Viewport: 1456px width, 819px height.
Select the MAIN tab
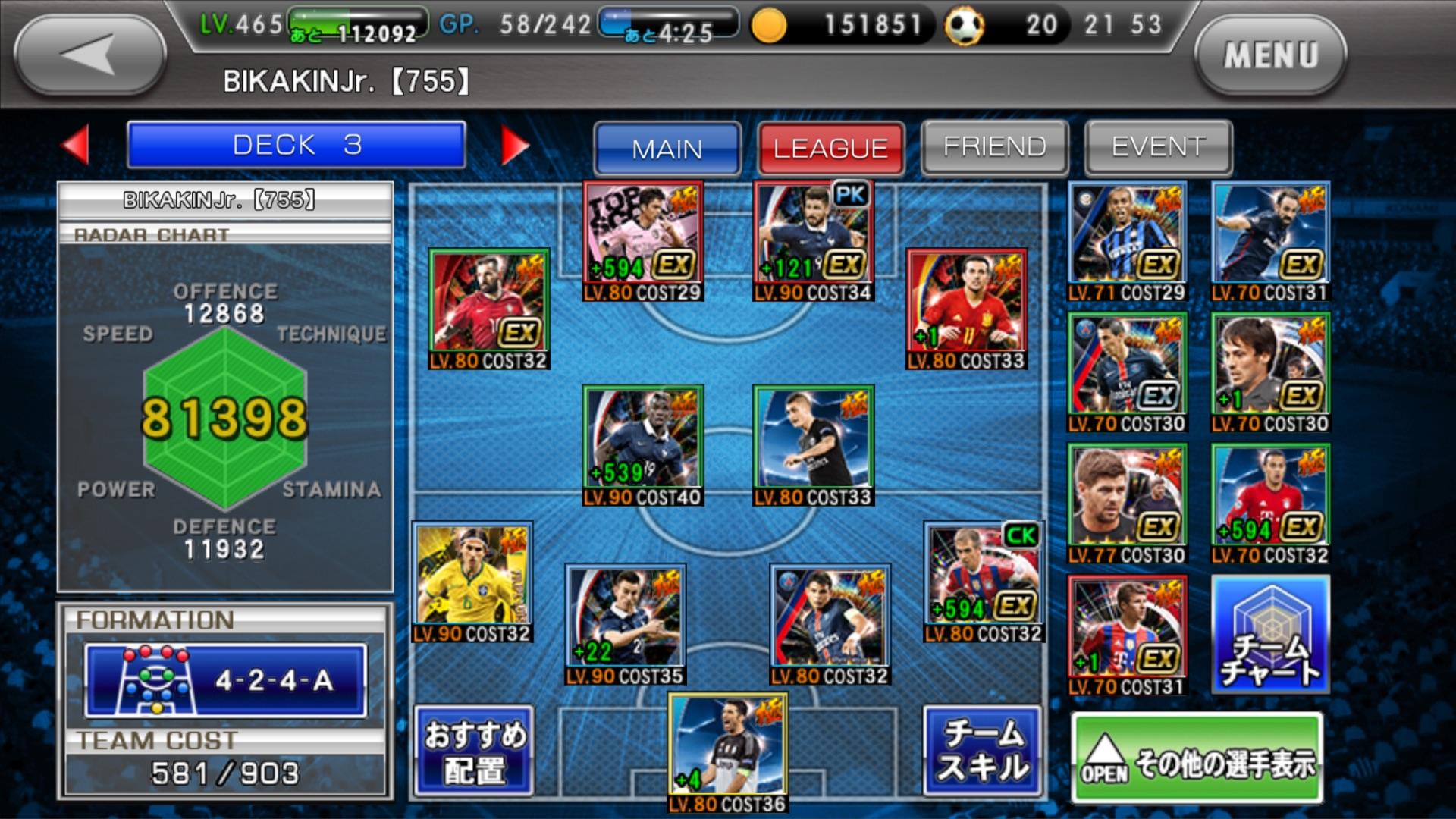[x=667, y=148]
